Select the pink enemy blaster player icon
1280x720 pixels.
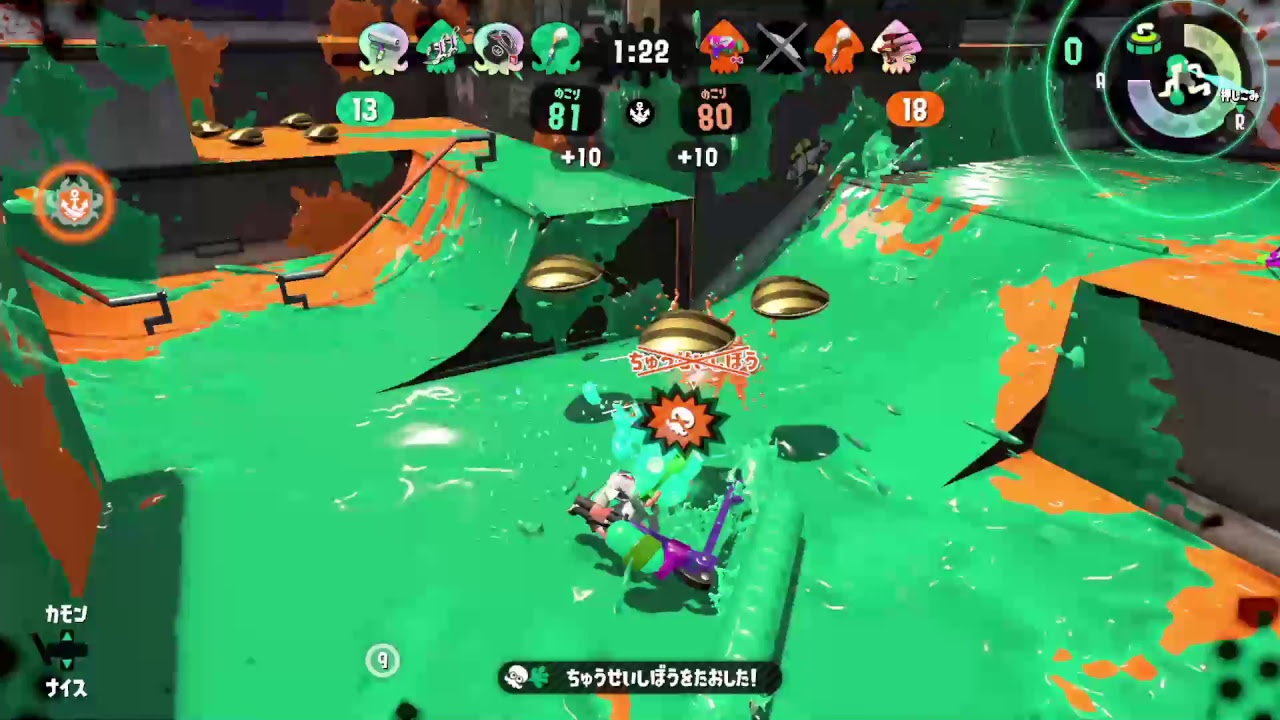(898, 48)
